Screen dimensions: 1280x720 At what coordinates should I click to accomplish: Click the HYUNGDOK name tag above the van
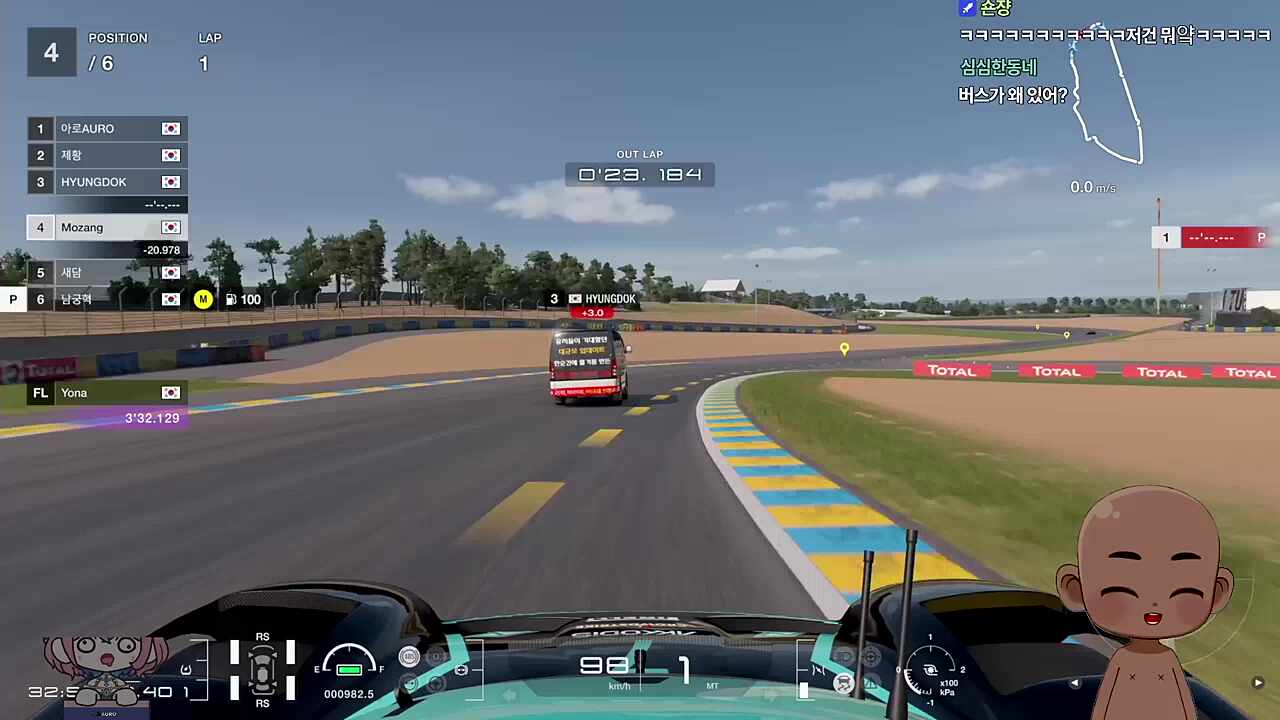point(602,299)
